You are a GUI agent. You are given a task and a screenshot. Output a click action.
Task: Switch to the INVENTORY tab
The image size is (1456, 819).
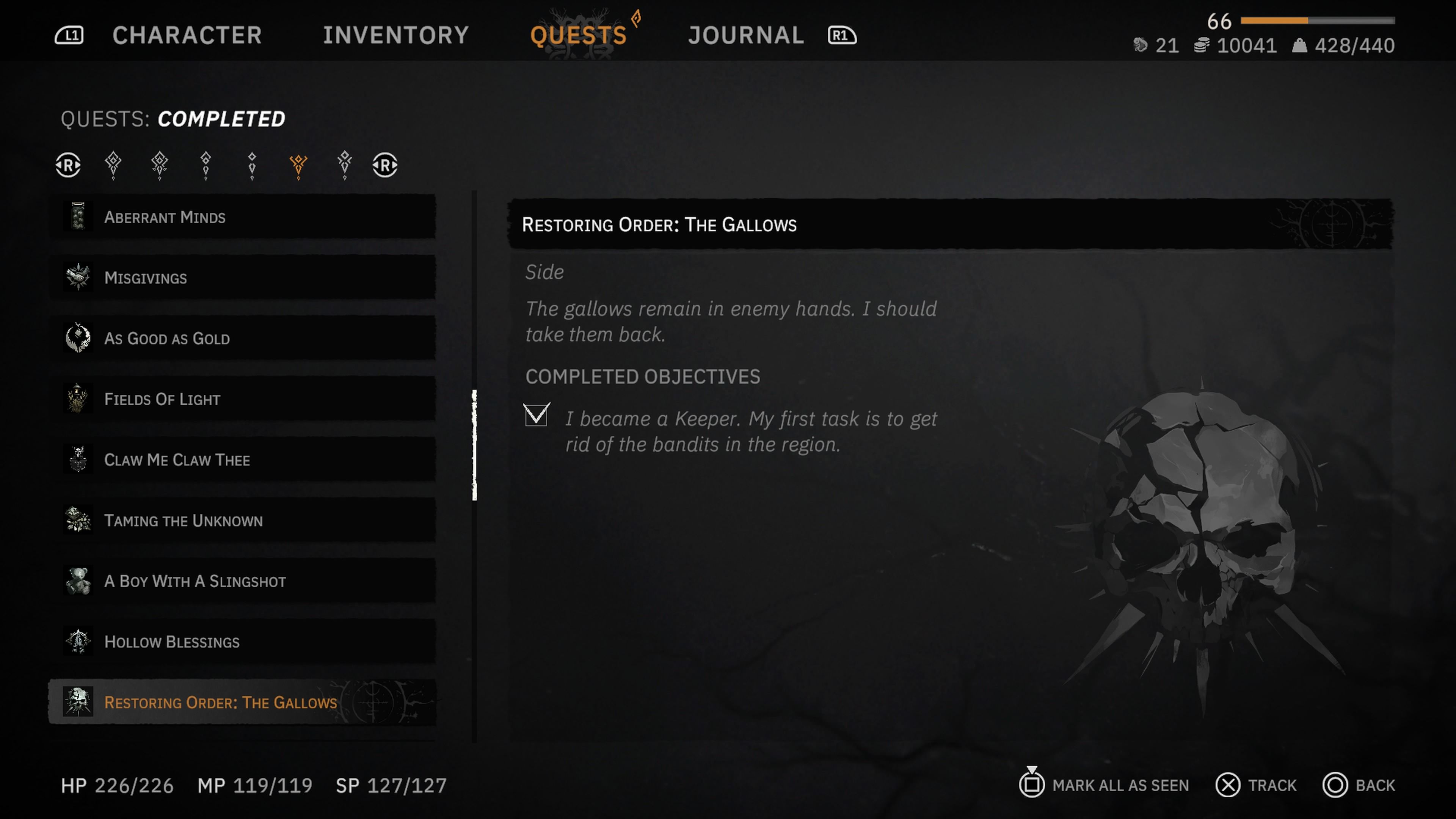click(x=395, y=35)
